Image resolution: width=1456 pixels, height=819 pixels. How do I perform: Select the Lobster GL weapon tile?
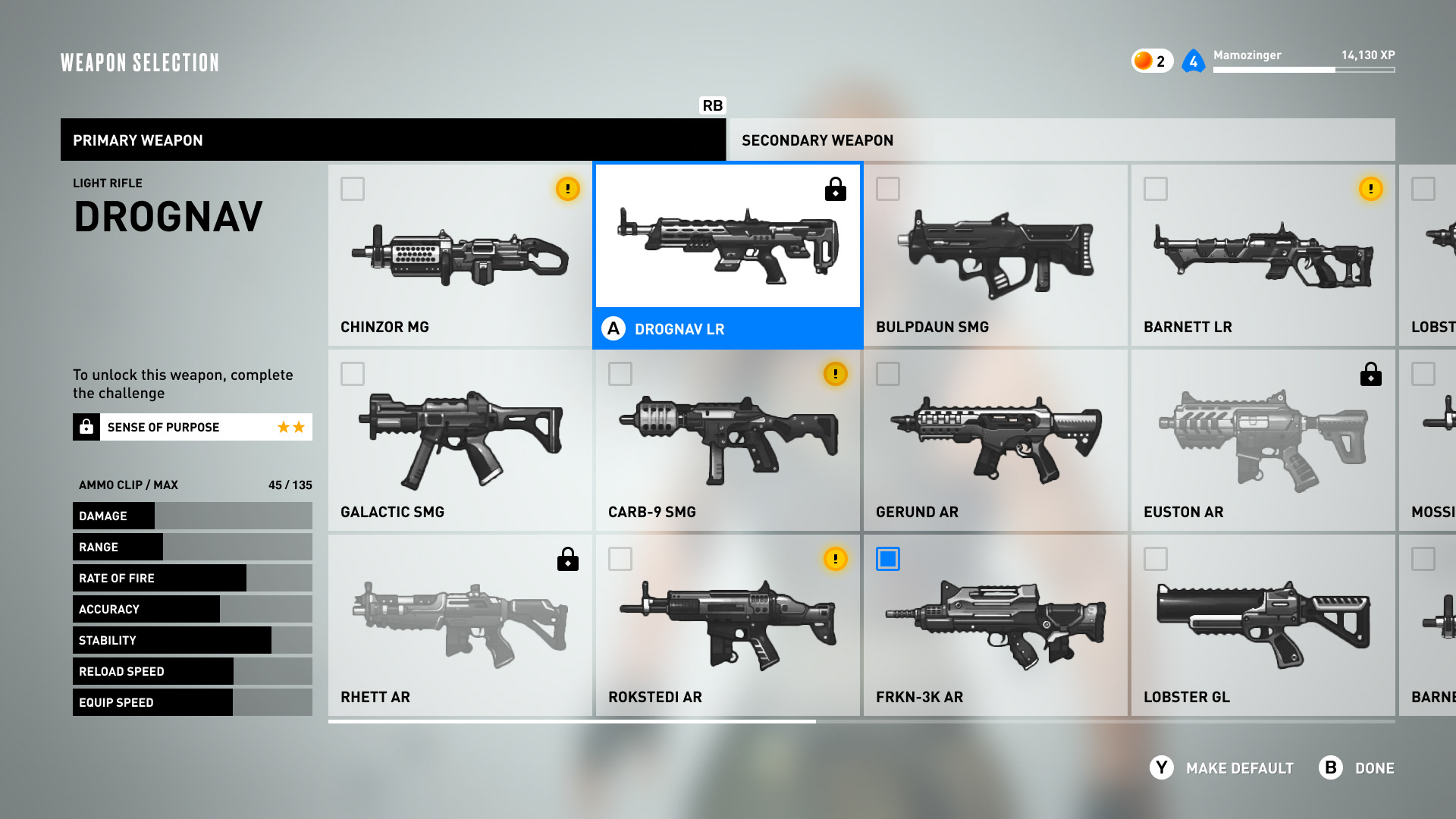(1263, 626)
